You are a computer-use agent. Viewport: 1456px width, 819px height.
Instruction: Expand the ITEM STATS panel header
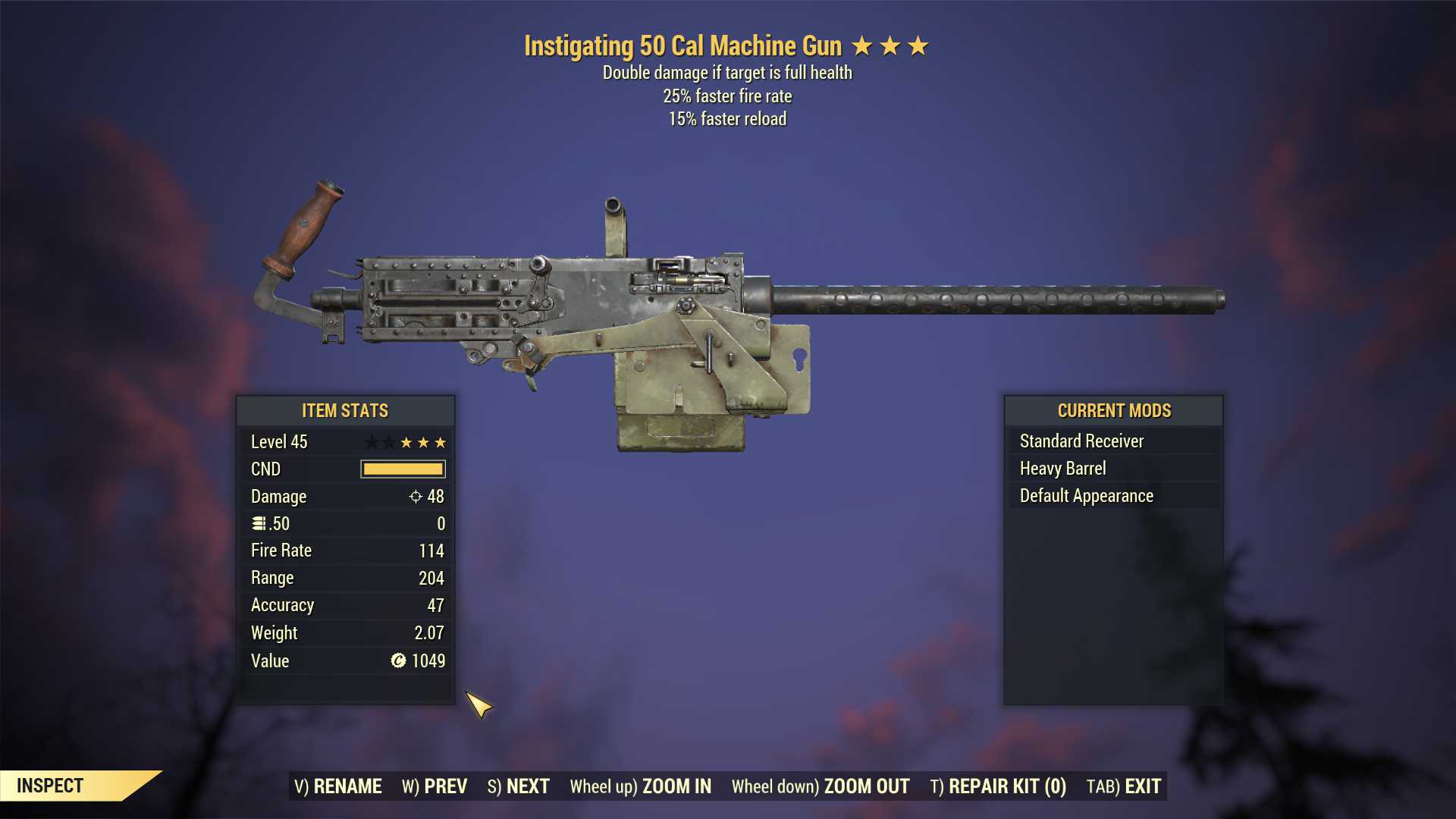(345, 410)
